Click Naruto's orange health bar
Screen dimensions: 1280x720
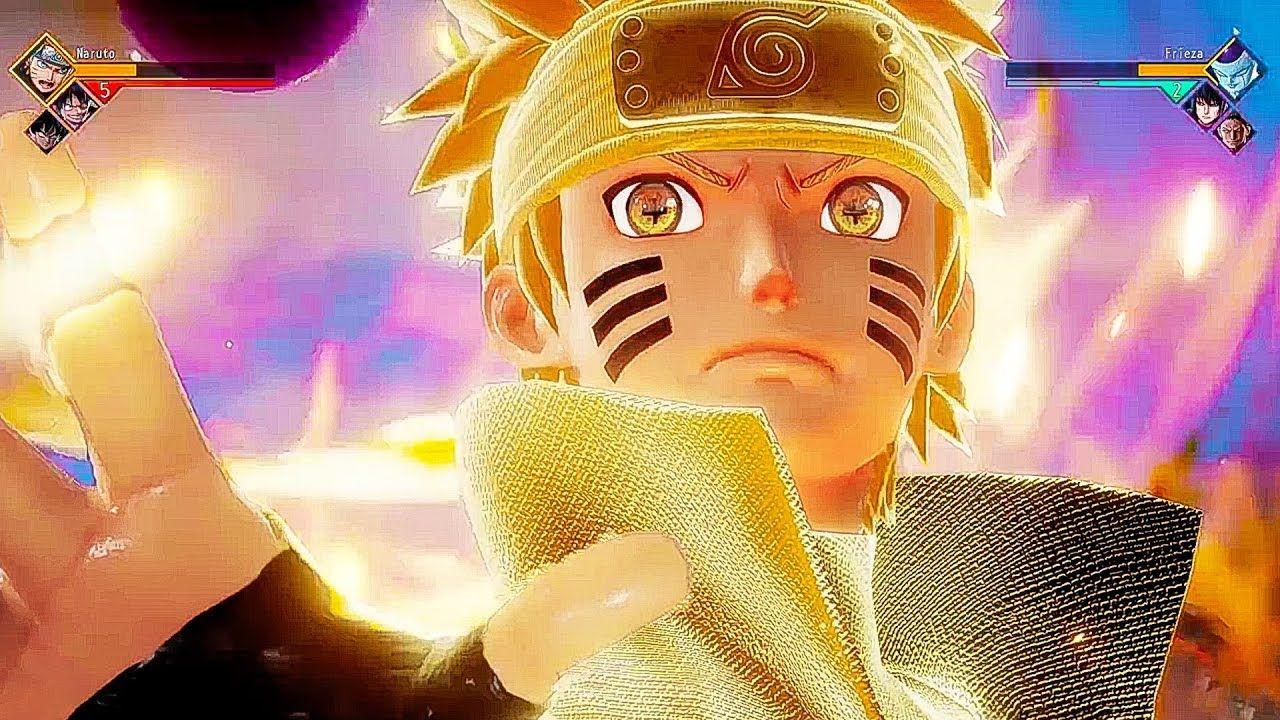coord(105,69)
